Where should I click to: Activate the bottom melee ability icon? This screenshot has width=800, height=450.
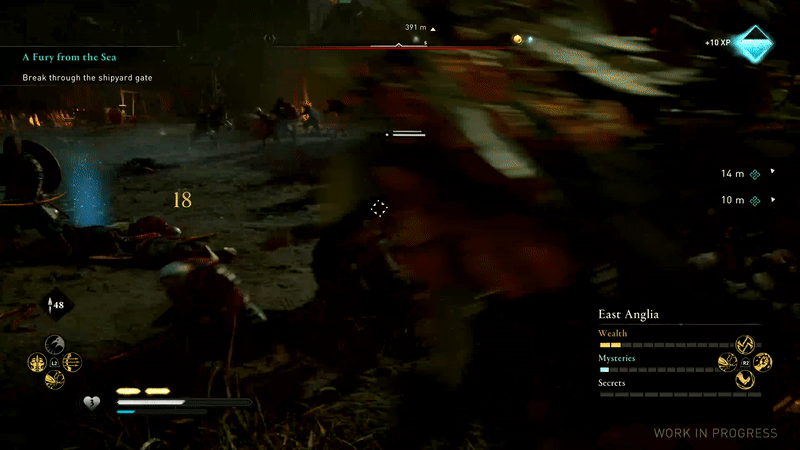click(x=744, y=380)
